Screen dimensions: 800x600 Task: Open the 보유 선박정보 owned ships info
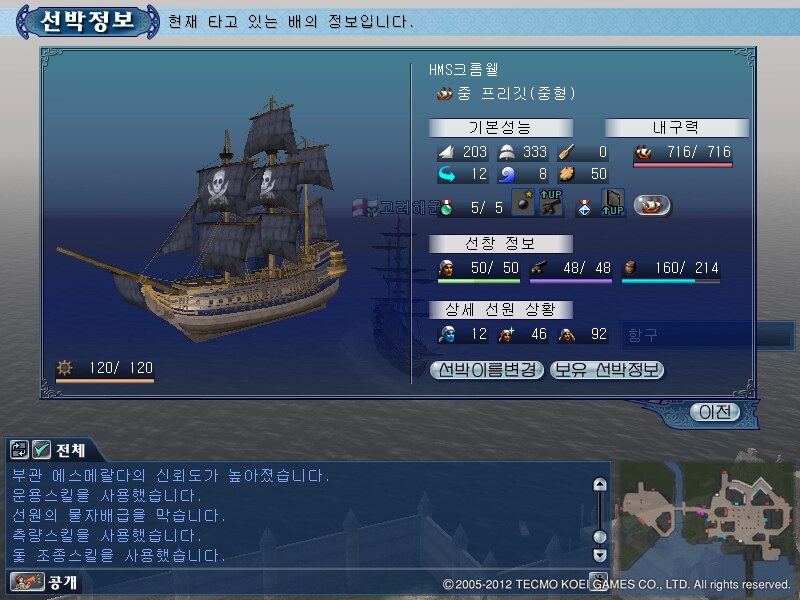[607, 370]
